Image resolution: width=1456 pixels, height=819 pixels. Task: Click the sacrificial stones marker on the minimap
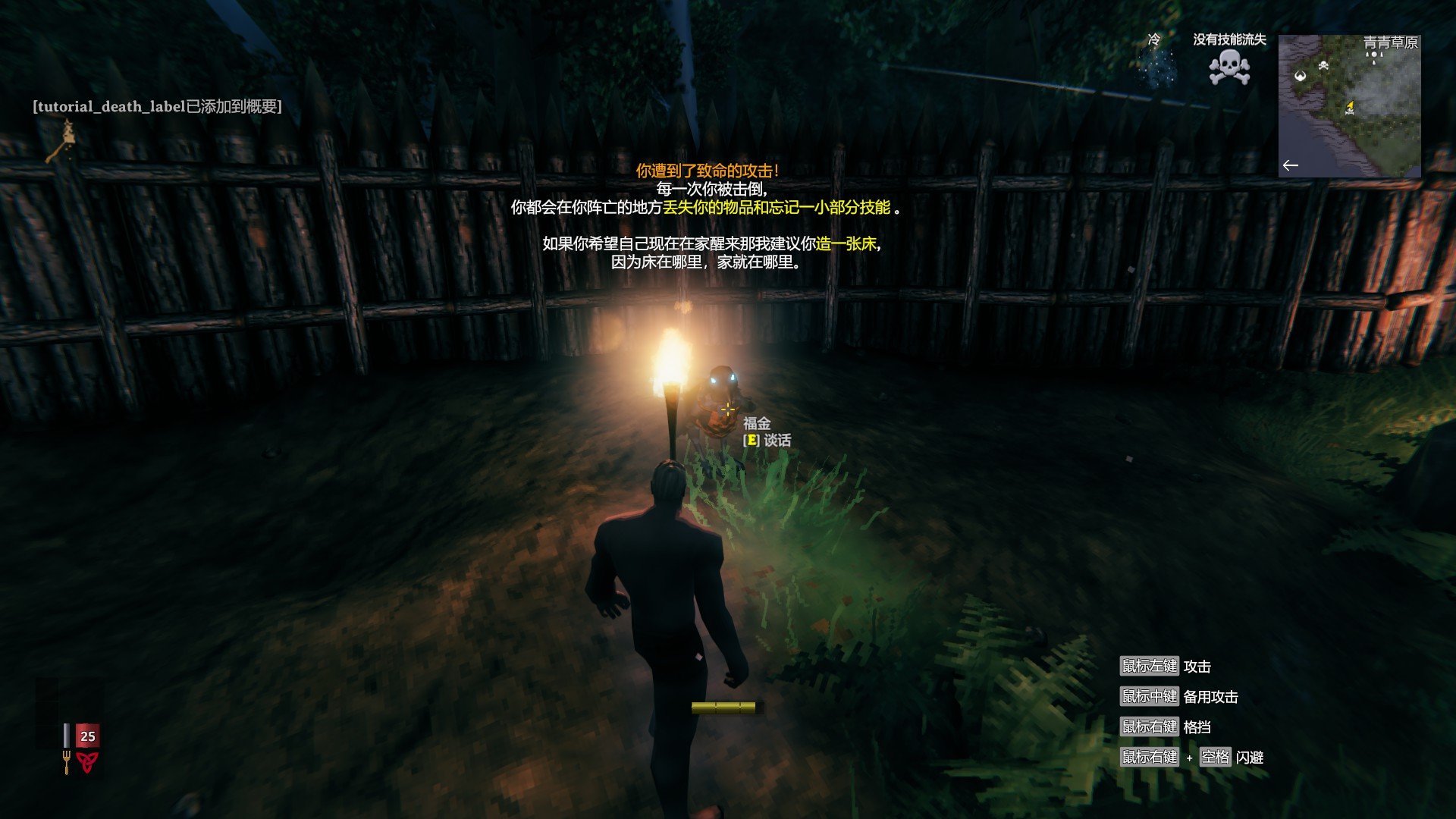[x=1374, y=57]
